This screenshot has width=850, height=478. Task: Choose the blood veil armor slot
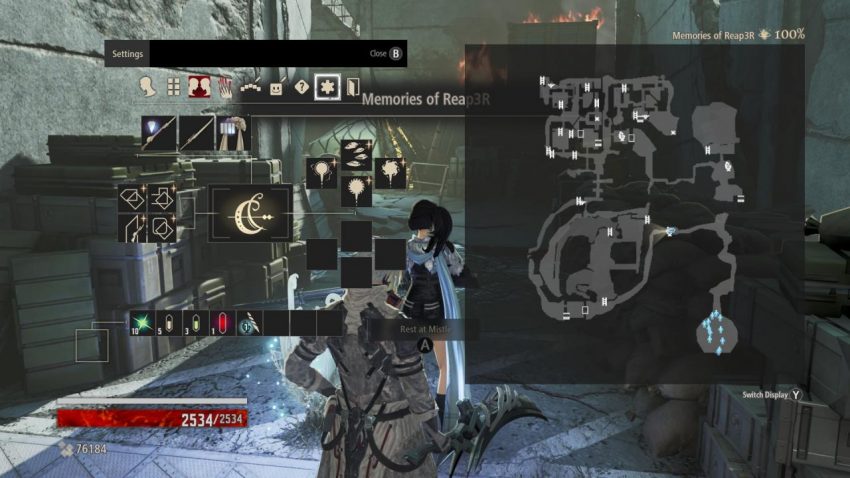click(x=233, y=133)
